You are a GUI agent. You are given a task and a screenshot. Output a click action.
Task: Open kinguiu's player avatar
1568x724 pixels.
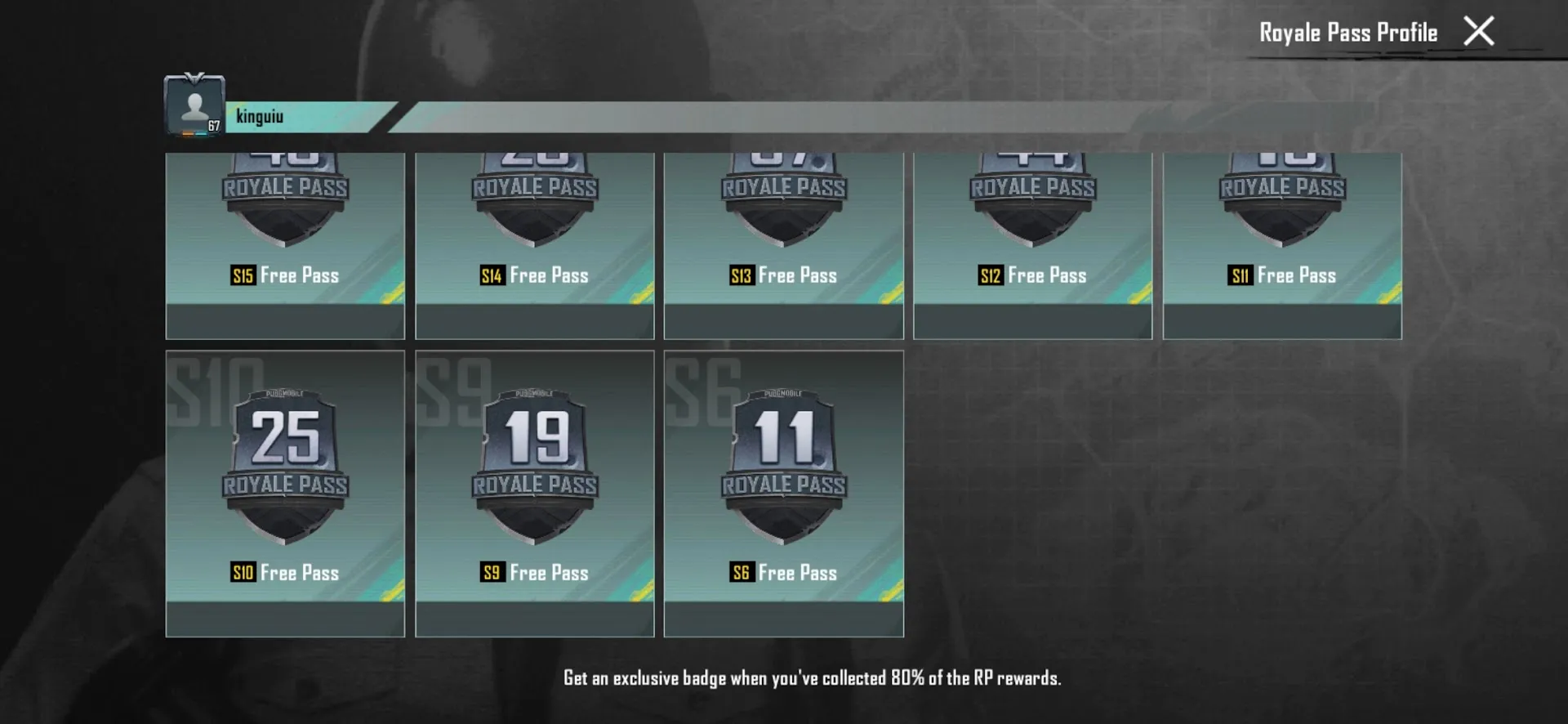(x=194, y=105)
